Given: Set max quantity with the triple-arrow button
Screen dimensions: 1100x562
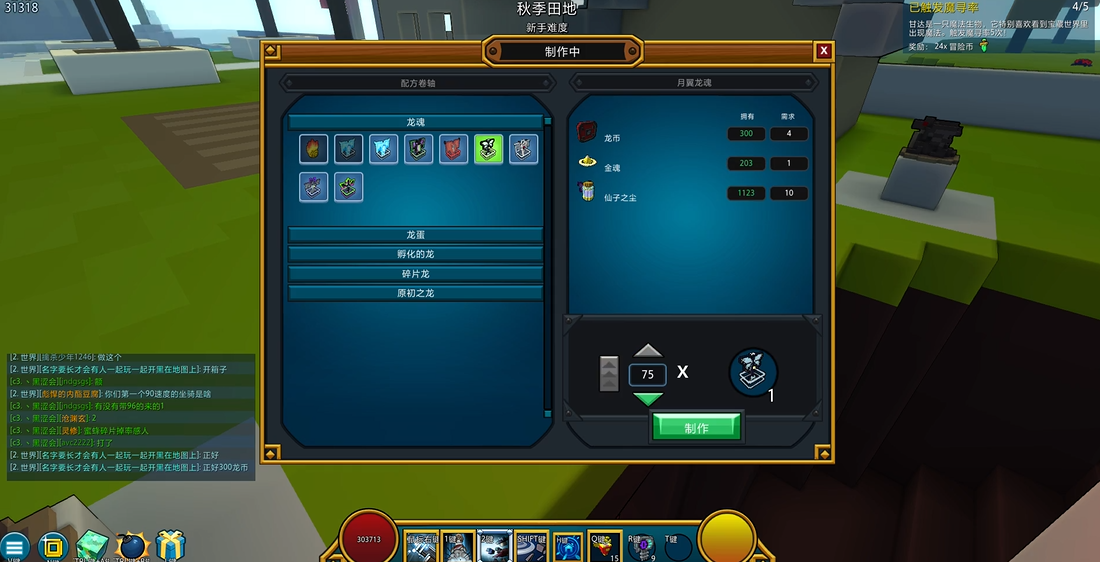Looking at the screenshot, I should click(608, 374).
